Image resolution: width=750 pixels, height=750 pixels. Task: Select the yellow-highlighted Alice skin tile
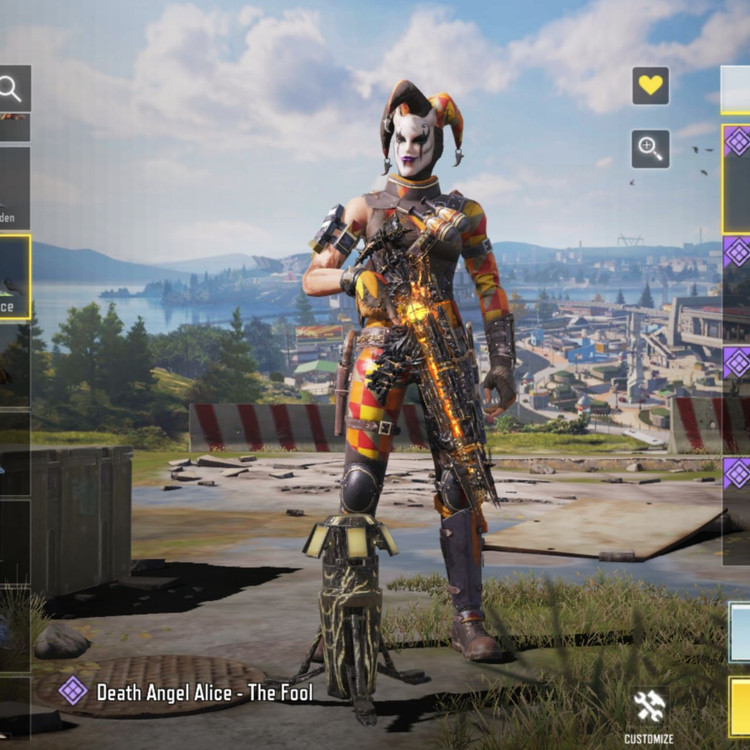click(14, 277)
